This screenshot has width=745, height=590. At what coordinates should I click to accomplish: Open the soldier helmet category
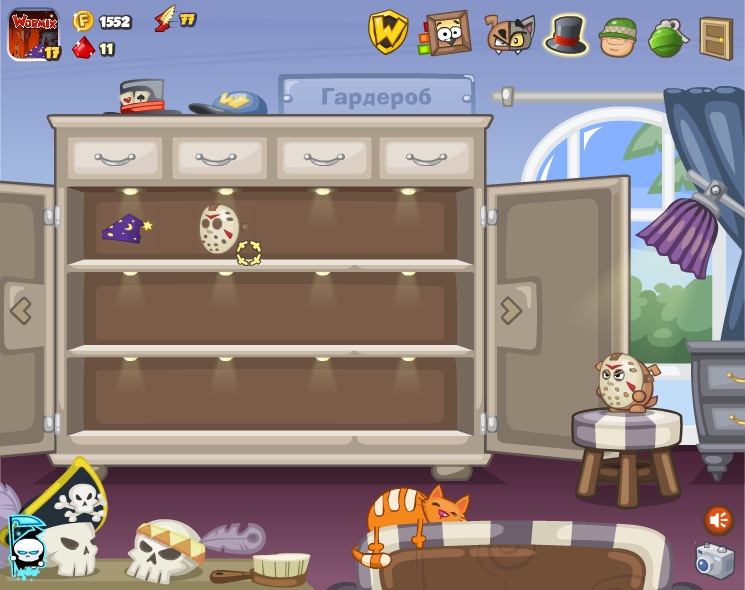(618, 36)
